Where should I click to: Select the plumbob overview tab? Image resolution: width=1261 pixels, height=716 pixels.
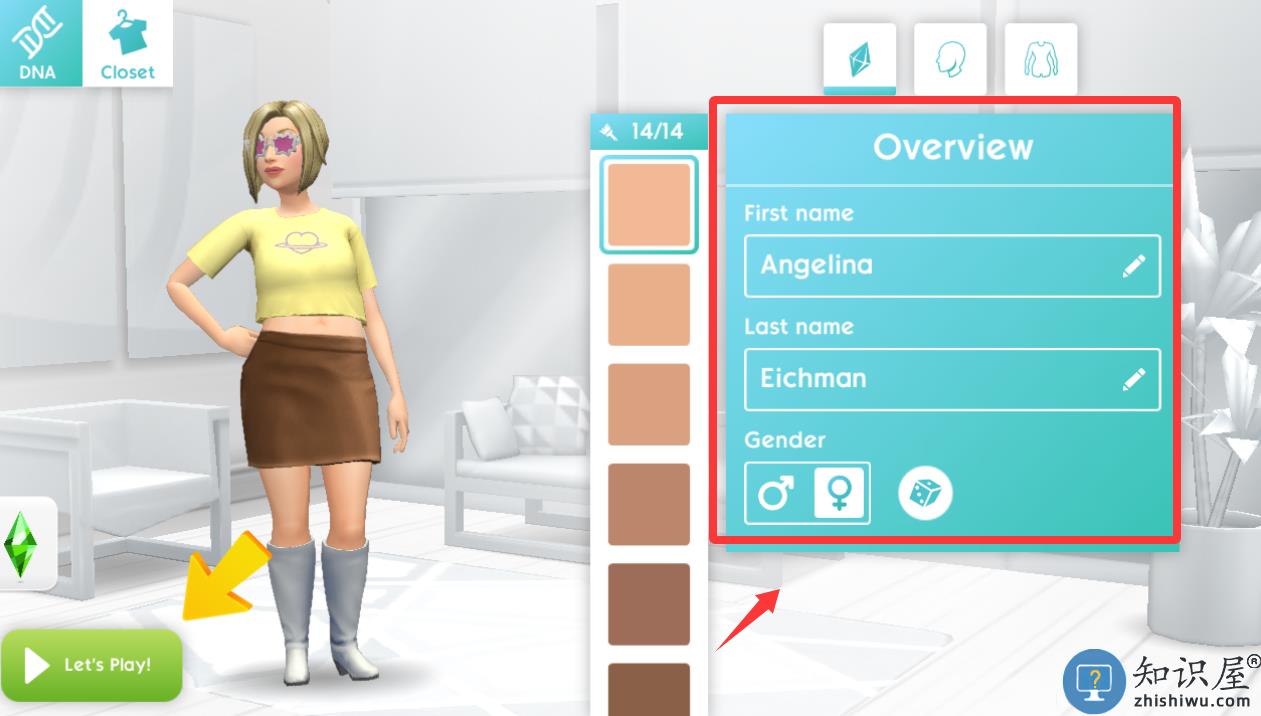click(859, 60)
